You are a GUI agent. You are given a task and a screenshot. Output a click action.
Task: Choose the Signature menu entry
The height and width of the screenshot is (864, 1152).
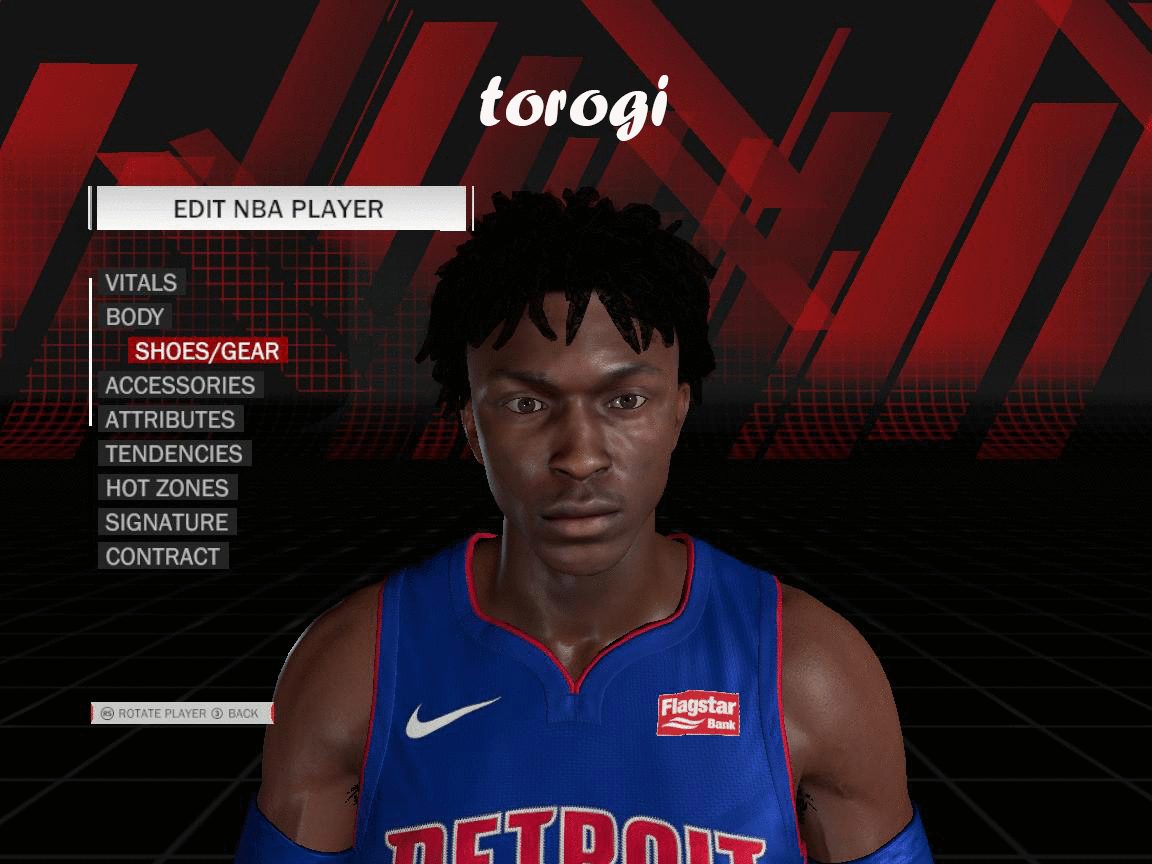(x=167, y=522)
